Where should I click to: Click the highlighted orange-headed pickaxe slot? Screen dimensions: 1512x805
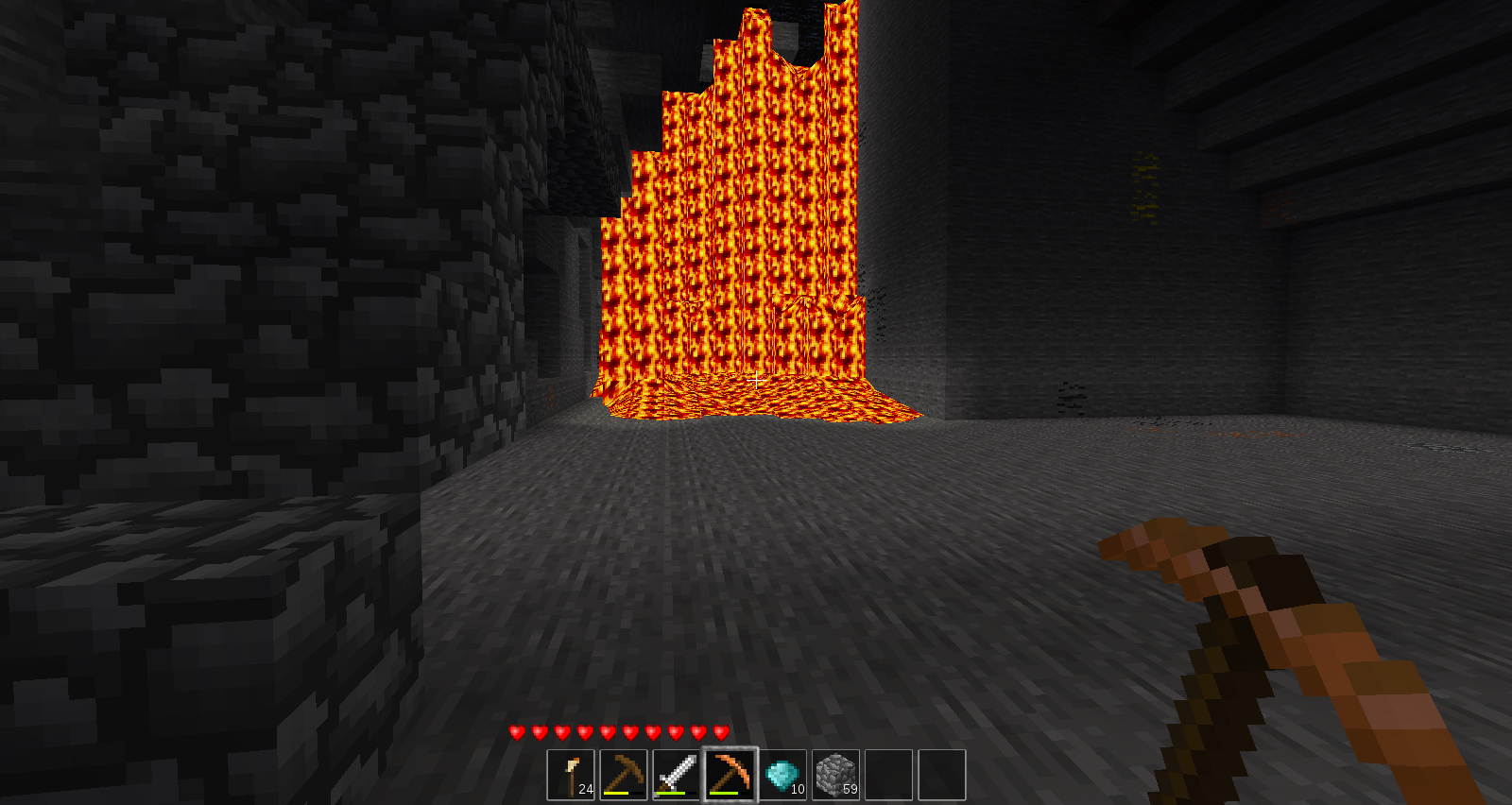(x=730, y=775)
